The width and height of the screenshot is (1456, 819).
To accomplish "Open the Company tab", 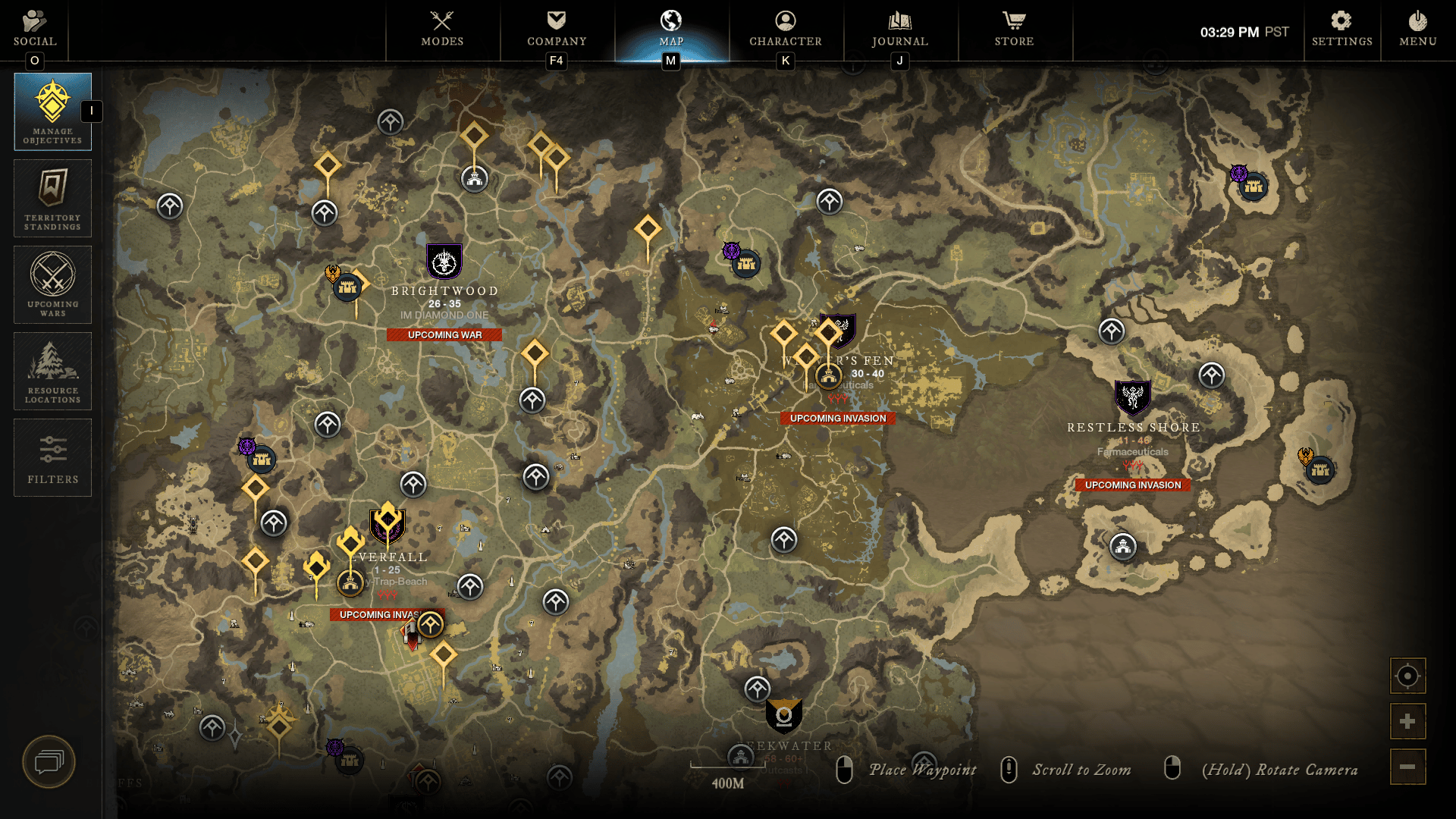I will 557,29.
